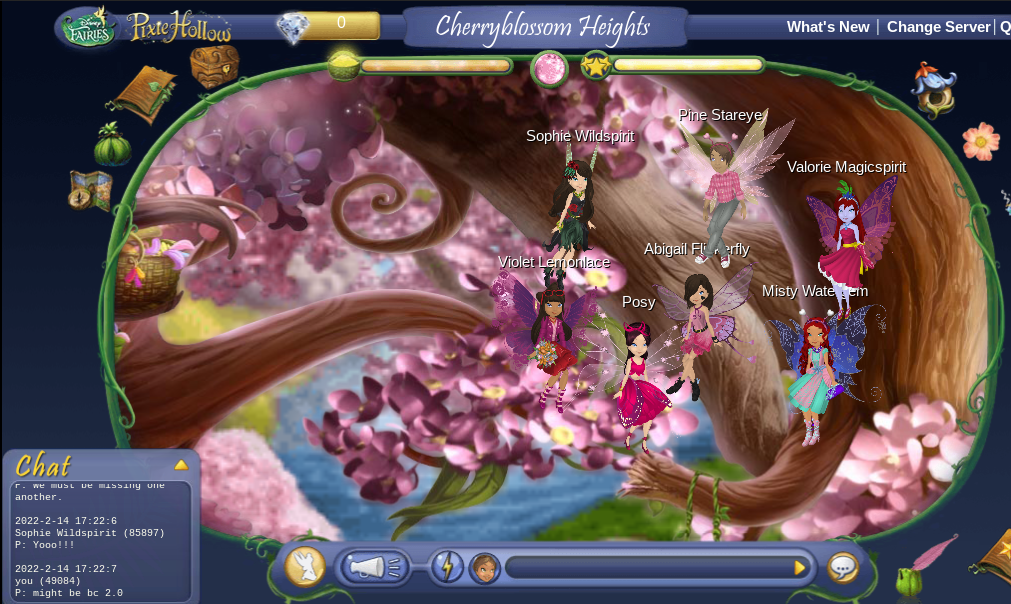The image size is (1011, 604).
Task: Click the pink feather quill icon
Action: 935,553
